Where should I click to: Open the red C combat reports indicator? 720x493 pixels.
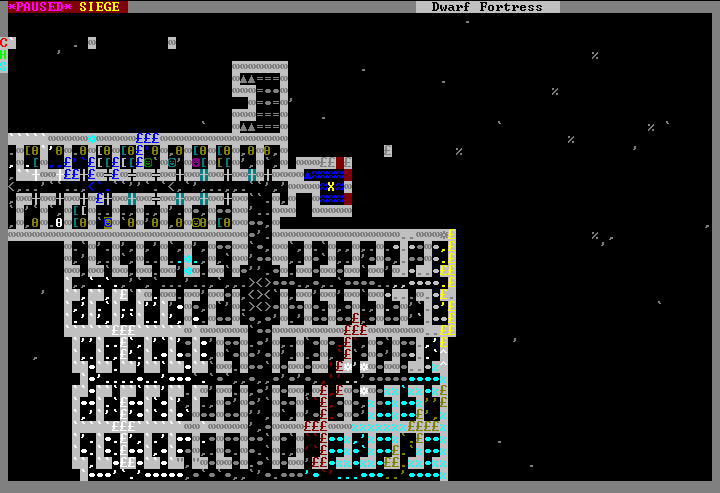point(4,43)
